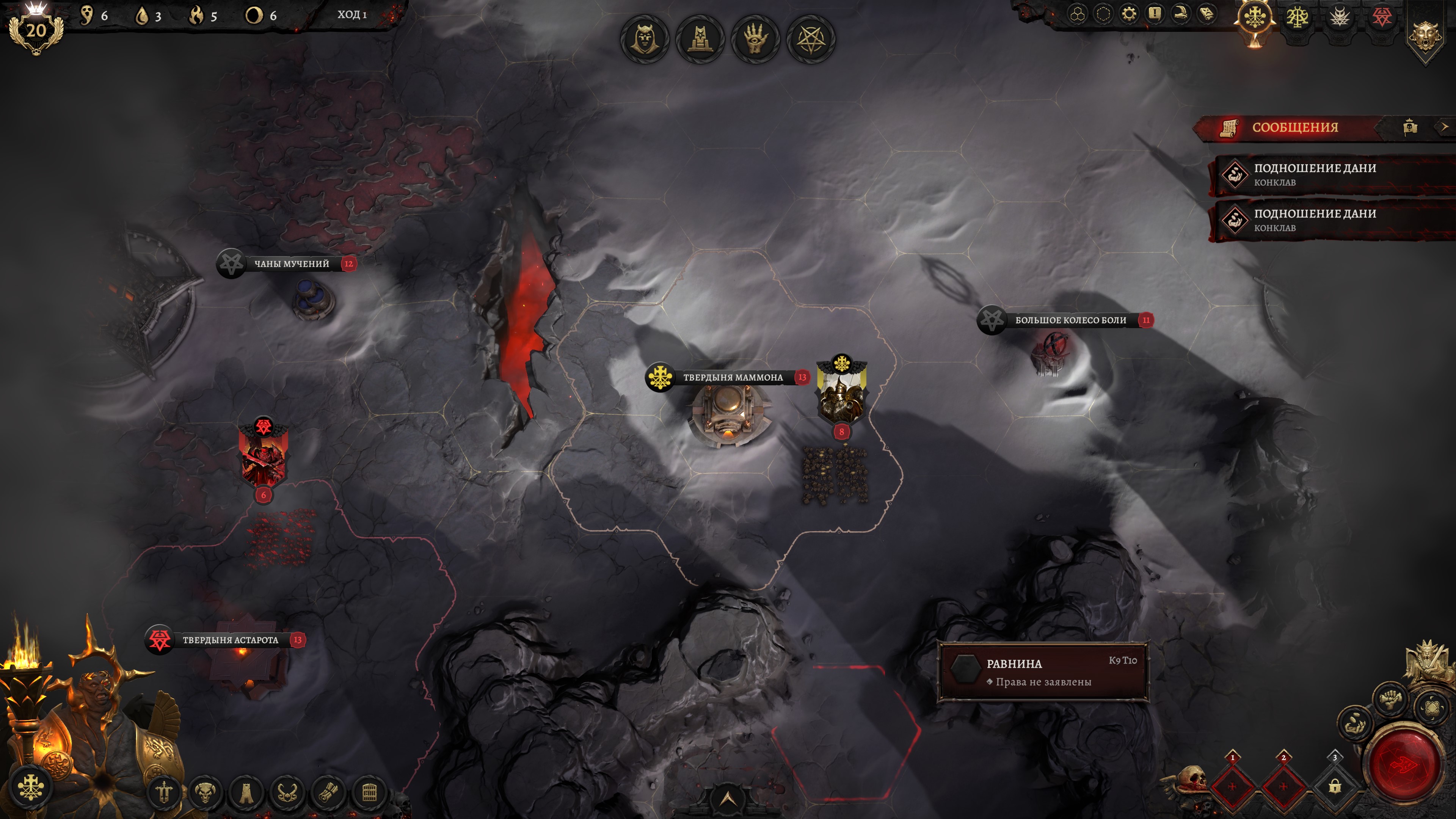Select order slot number 2
The height and width of the screenshot is (819, 1456).
(1283, 786)
